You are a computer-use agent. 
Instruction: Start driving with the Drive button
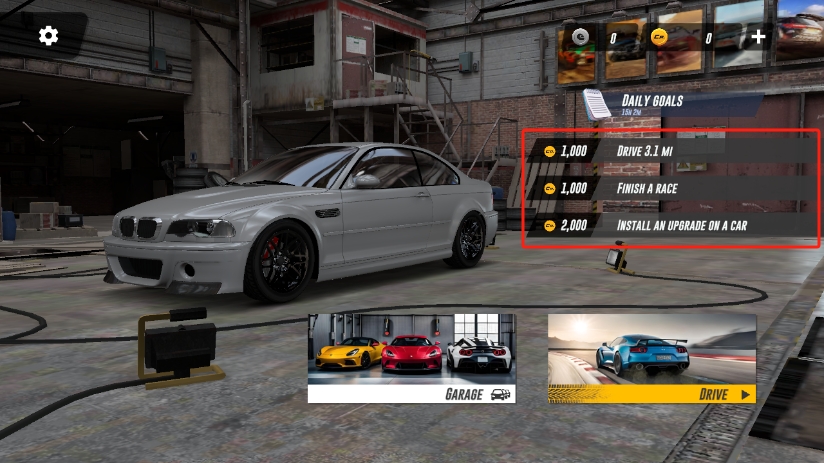[x=651, y=357]
